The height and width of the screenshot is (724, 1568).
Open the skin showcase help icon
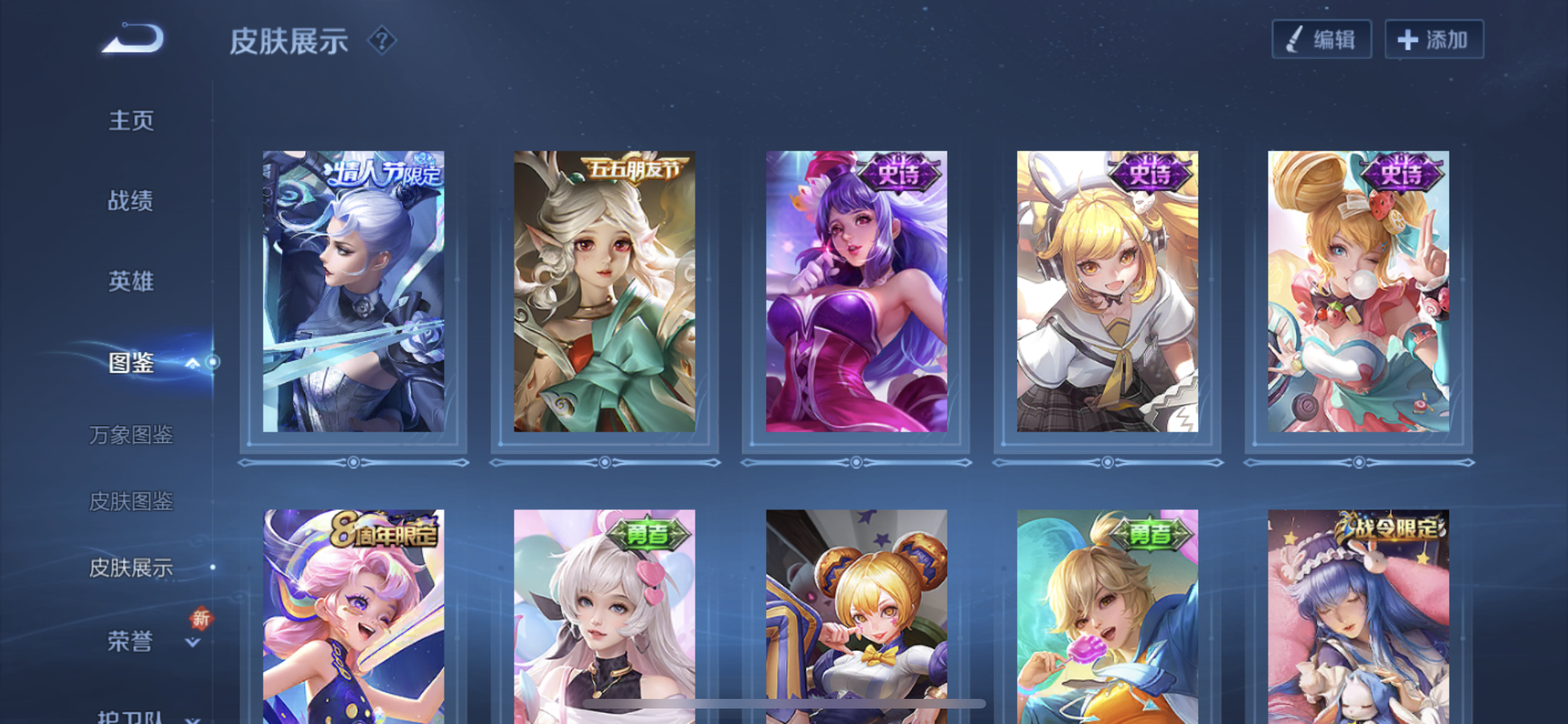382,41
